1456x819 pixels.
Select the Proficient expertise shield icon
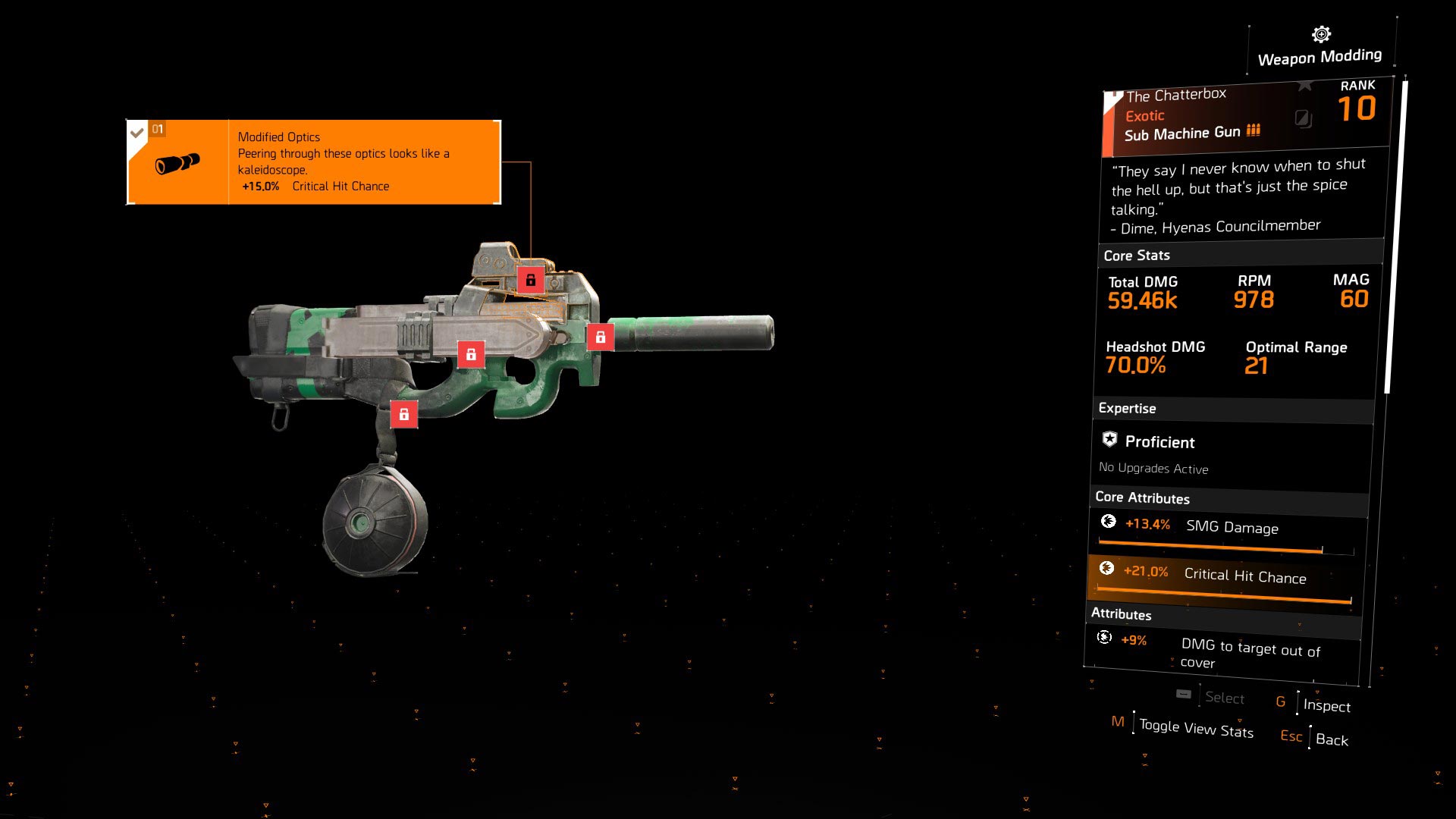pos(1109,438)
